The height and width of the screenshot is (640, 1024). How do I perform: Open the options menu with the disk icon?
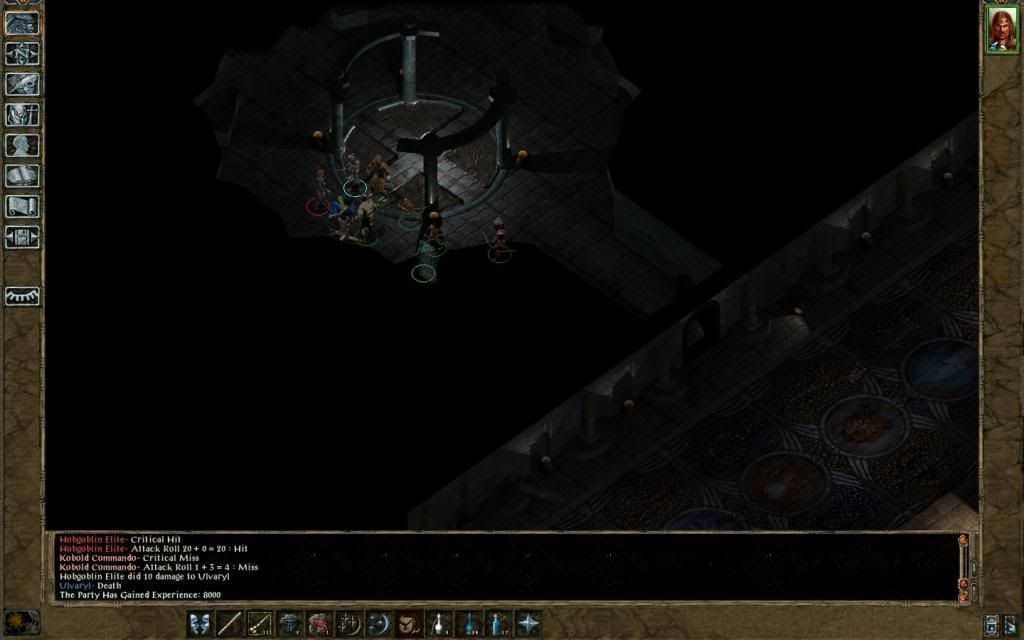22,237
